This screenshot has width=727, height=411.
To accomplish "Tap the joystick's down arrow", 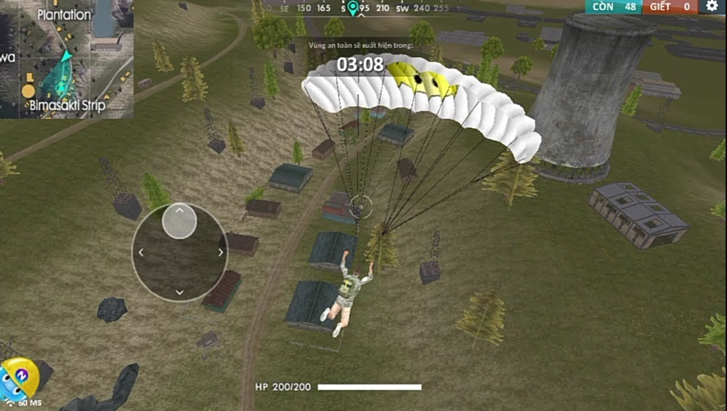I will 180,292.
